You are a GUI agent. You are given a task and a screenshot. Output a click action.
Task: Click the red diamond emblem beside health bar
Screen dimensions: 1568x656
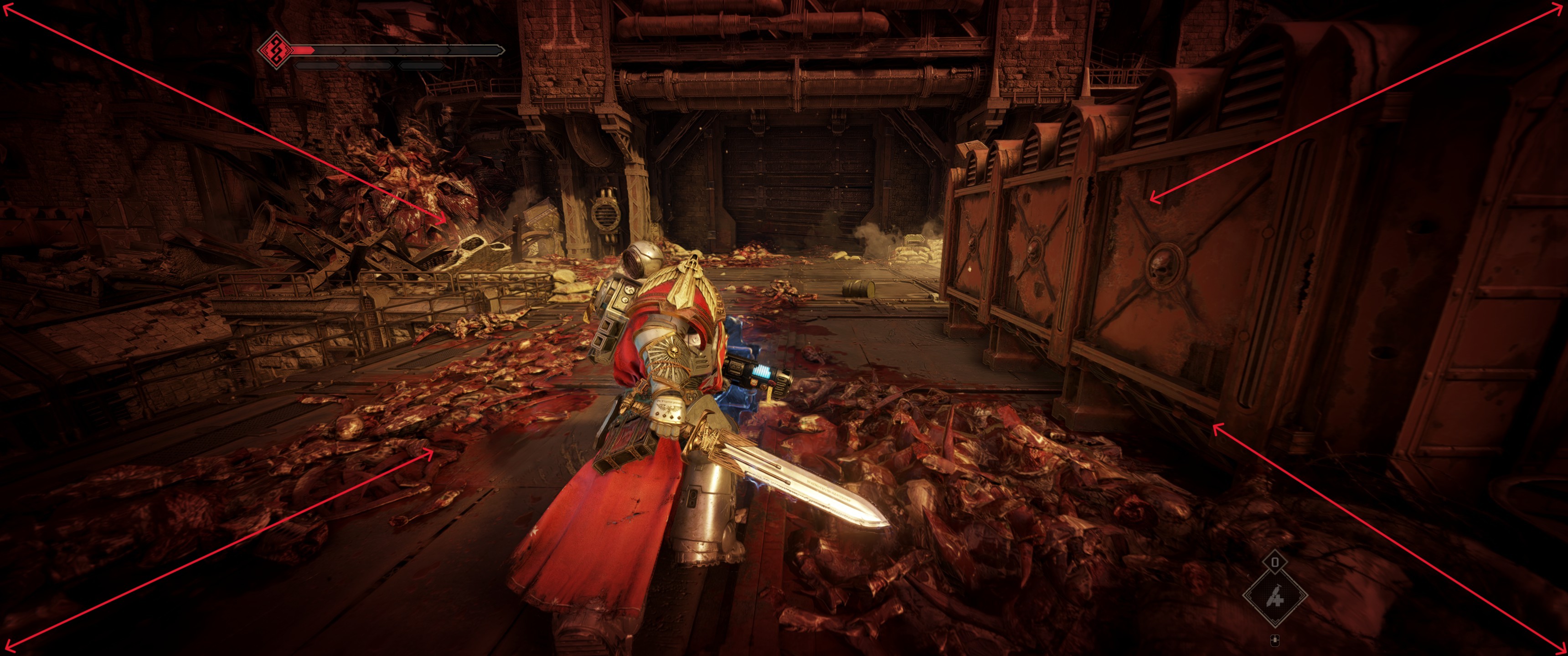coord(275,50)
